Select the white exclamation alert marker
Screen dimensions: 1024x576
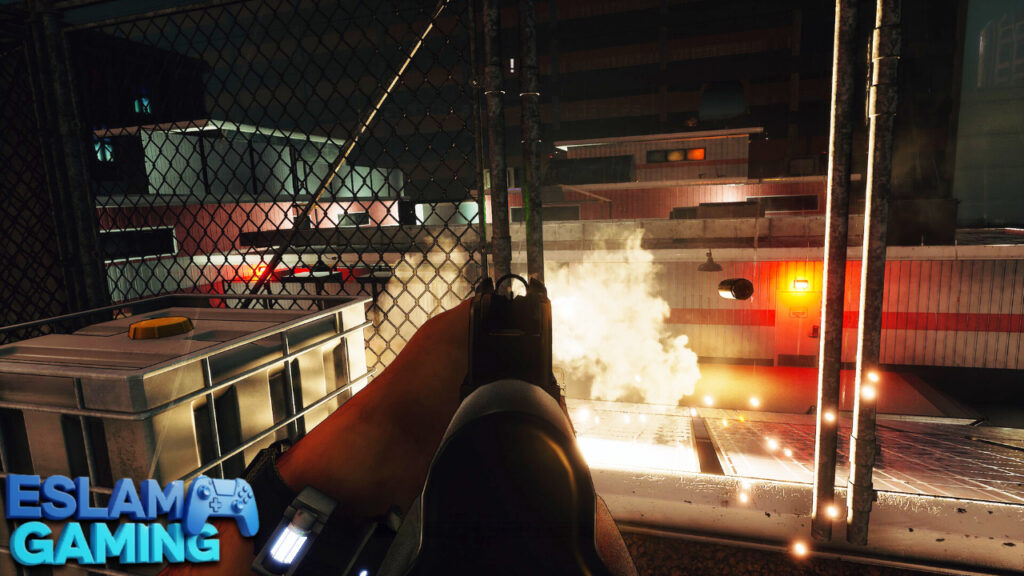(x=512, y=66)
